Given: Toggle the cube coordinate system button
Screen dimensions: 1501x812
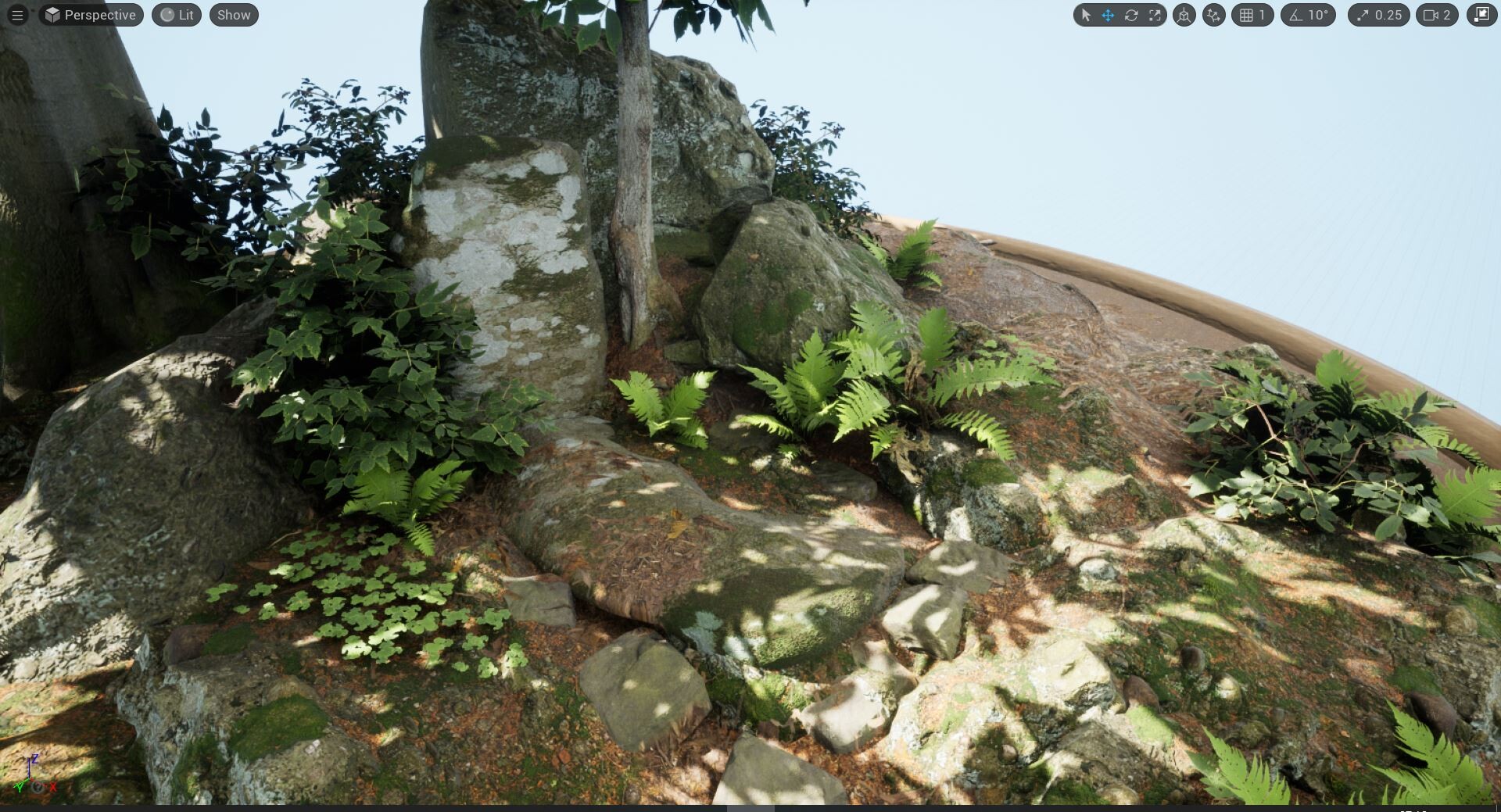Looking at the screenshot, I should [1184, 15].
